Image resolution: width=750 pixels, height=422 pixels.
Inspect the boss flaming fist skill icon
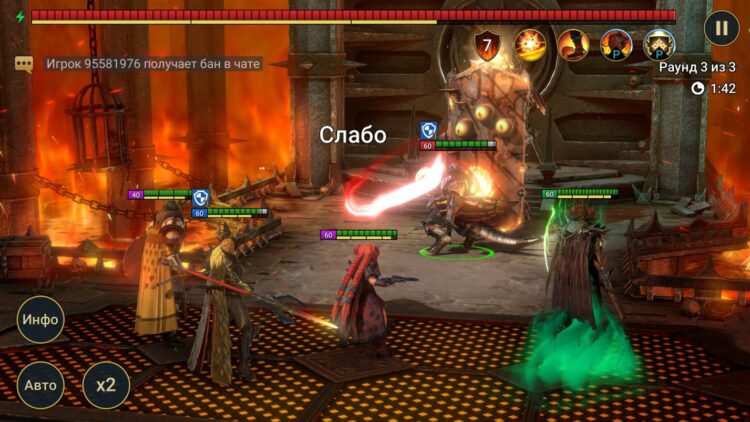pyautogui.click(x=573, y=45)
